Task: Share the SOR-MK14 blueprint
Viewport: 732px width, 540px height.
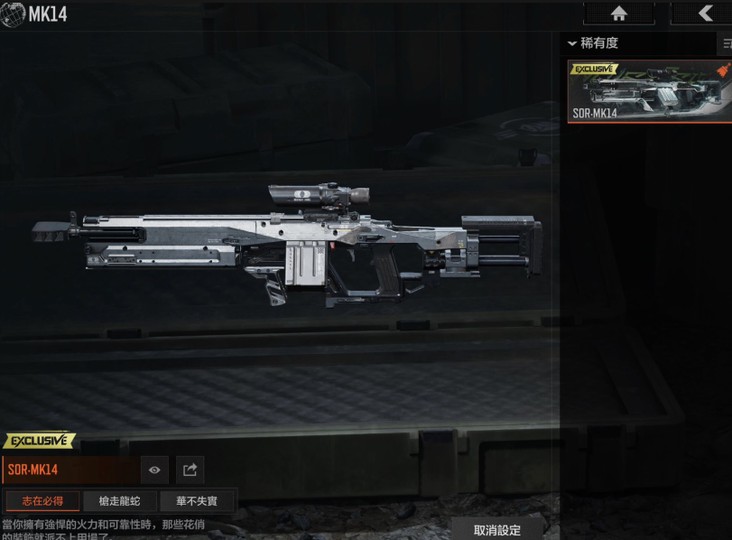Action: [190, 469]
